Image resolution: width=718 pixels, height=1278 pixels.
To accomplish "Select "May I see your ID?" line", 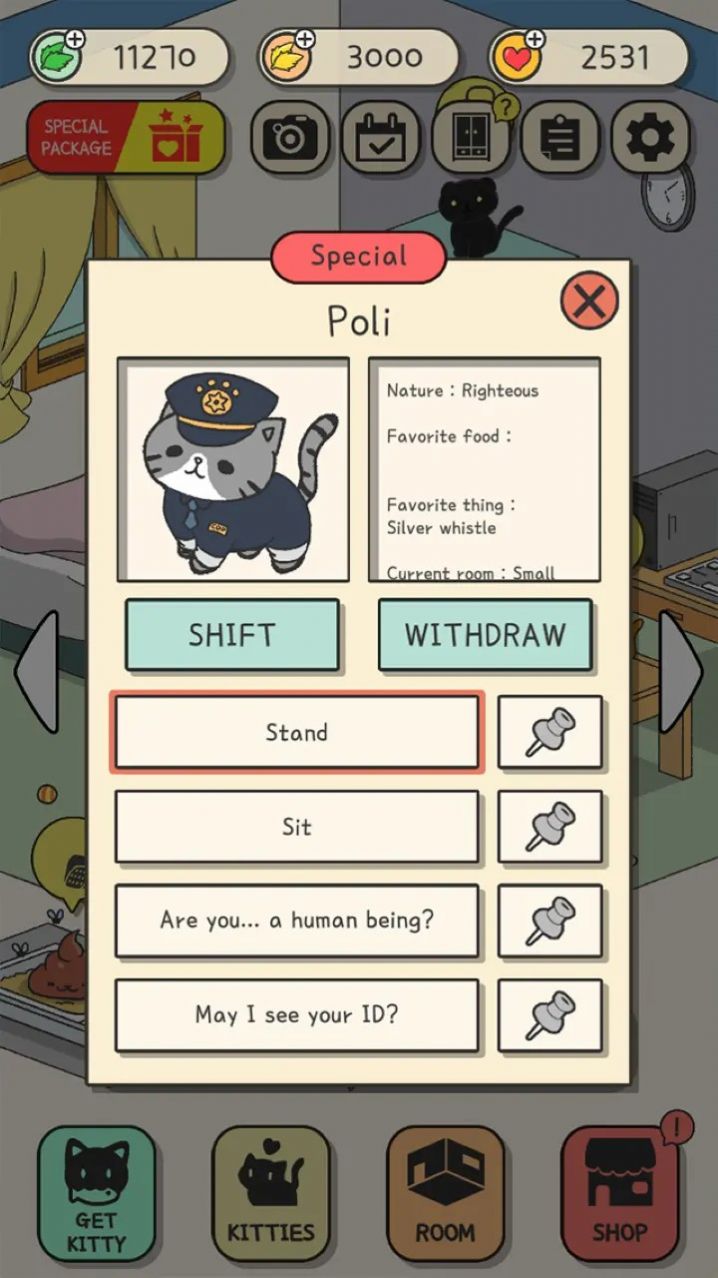I will [297, 1015].
